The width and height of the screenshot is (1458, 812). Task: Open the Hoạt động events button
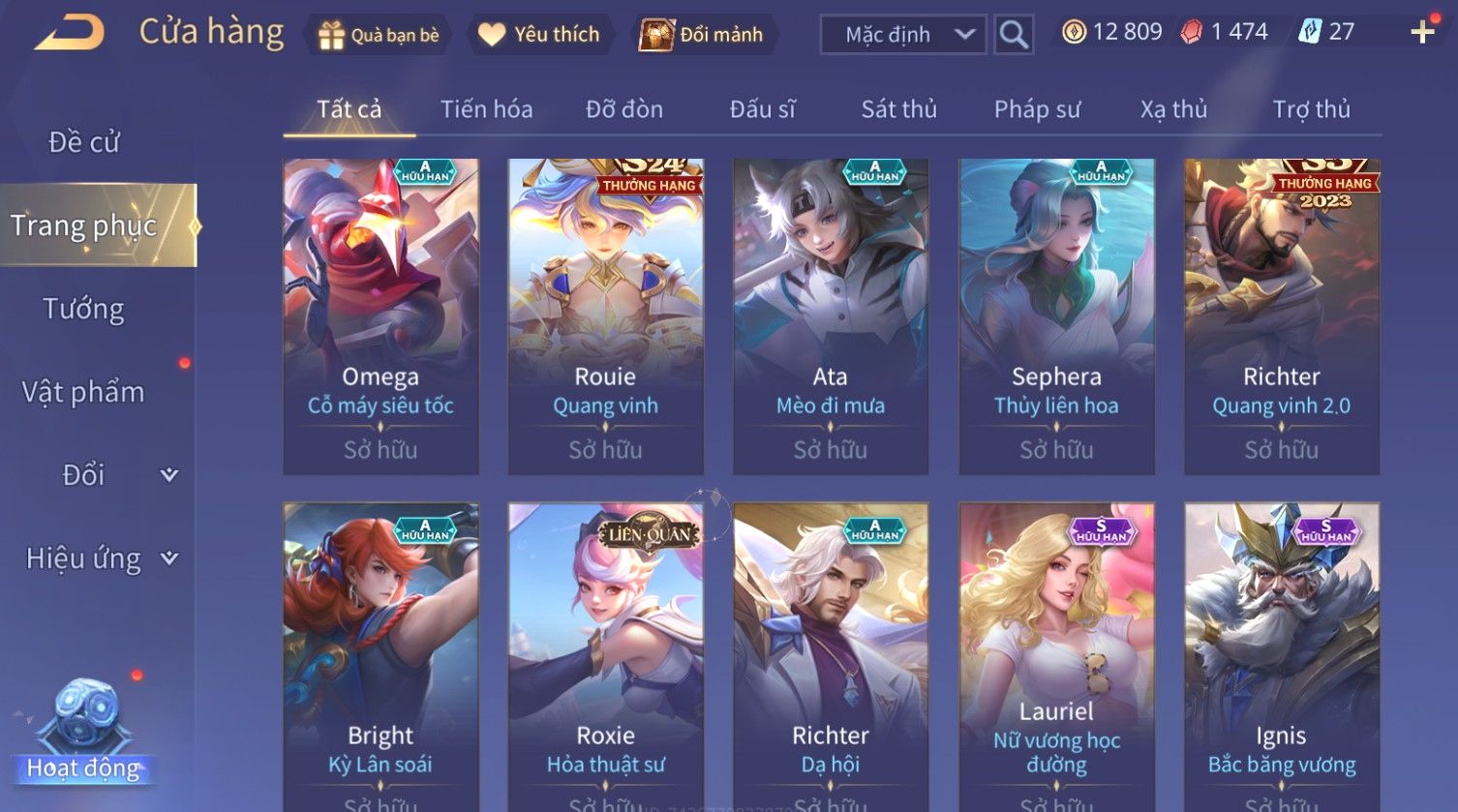pyautogui.click(x=83, y=736)
